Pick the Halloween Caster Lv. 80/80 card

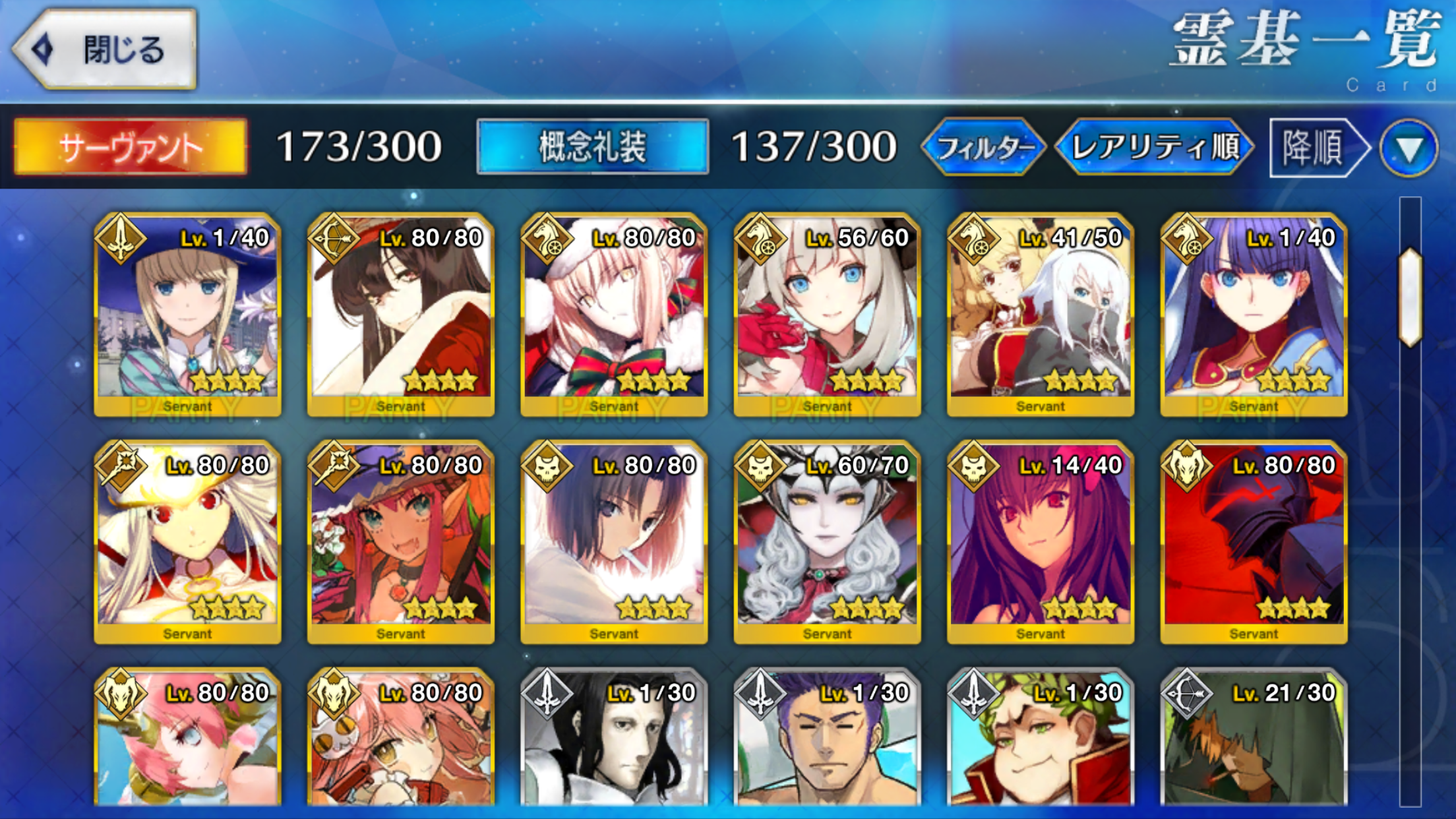401,541
